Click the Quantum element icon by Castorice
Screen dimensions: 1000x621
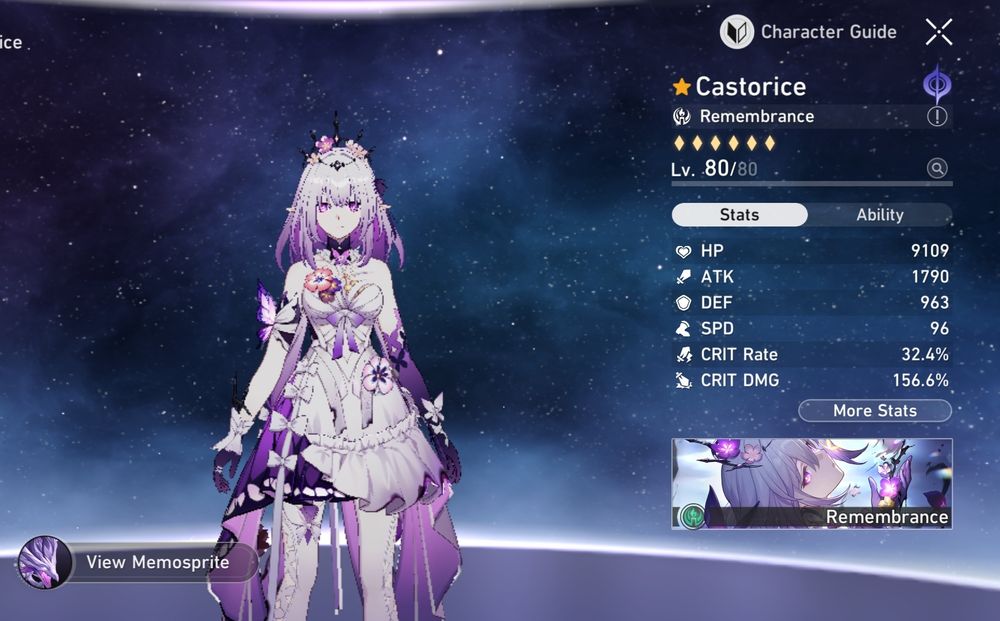[937, 85]
